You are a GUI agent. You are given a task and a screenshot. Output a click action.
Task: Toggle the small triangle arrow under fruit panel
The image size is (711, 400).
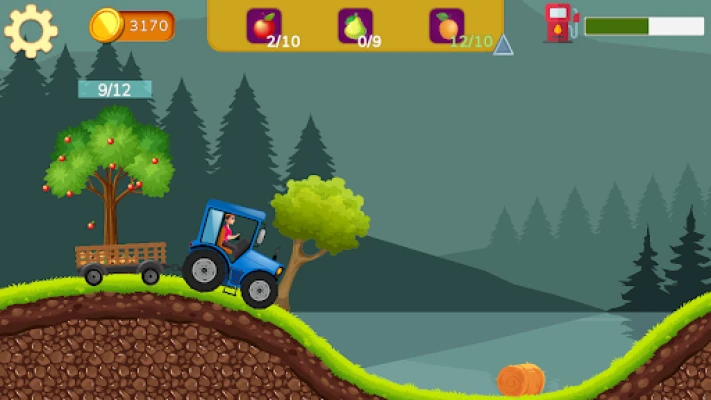point(503,45)
